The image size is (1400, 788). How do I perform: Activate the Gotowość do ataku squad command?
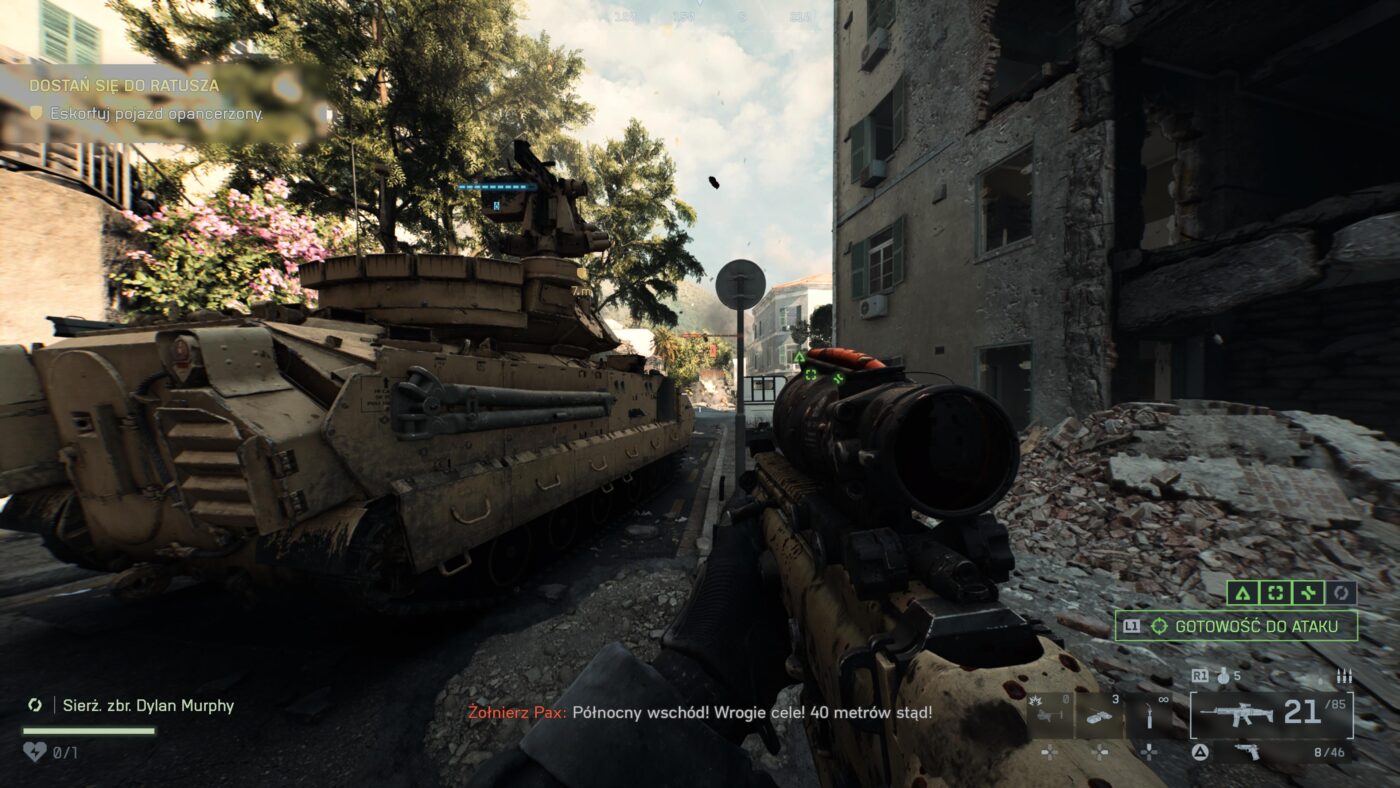[x=1236, y=626]
